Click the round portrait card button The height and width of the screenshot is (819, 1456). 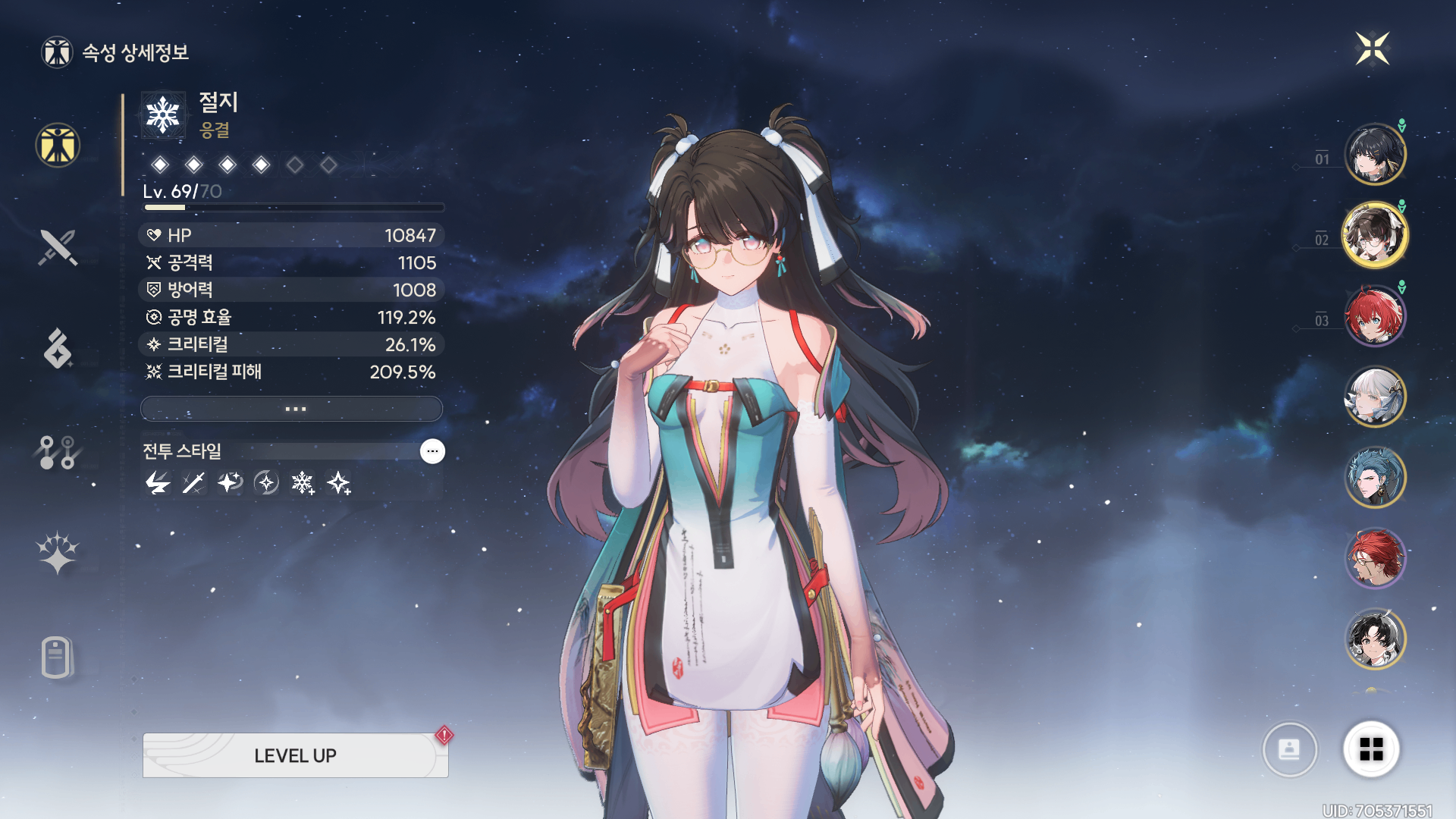(1289, 749)
